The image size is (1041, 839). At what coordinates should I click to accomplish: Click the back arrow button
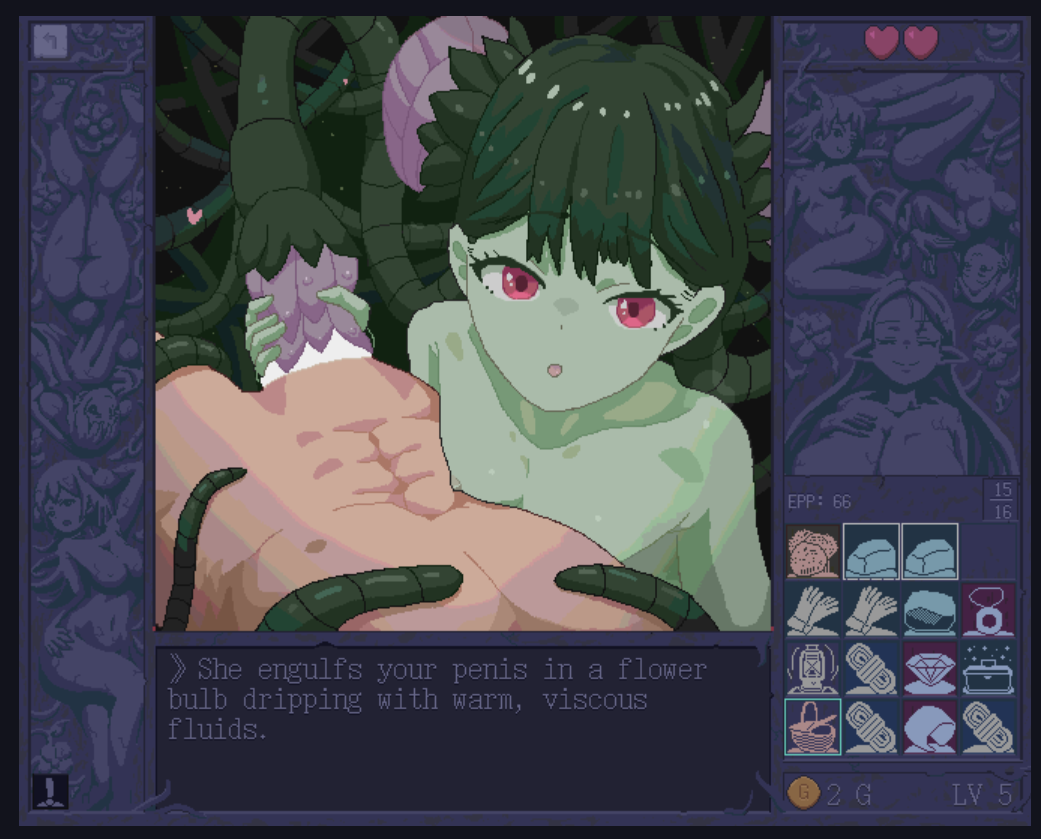click(50, 41)
